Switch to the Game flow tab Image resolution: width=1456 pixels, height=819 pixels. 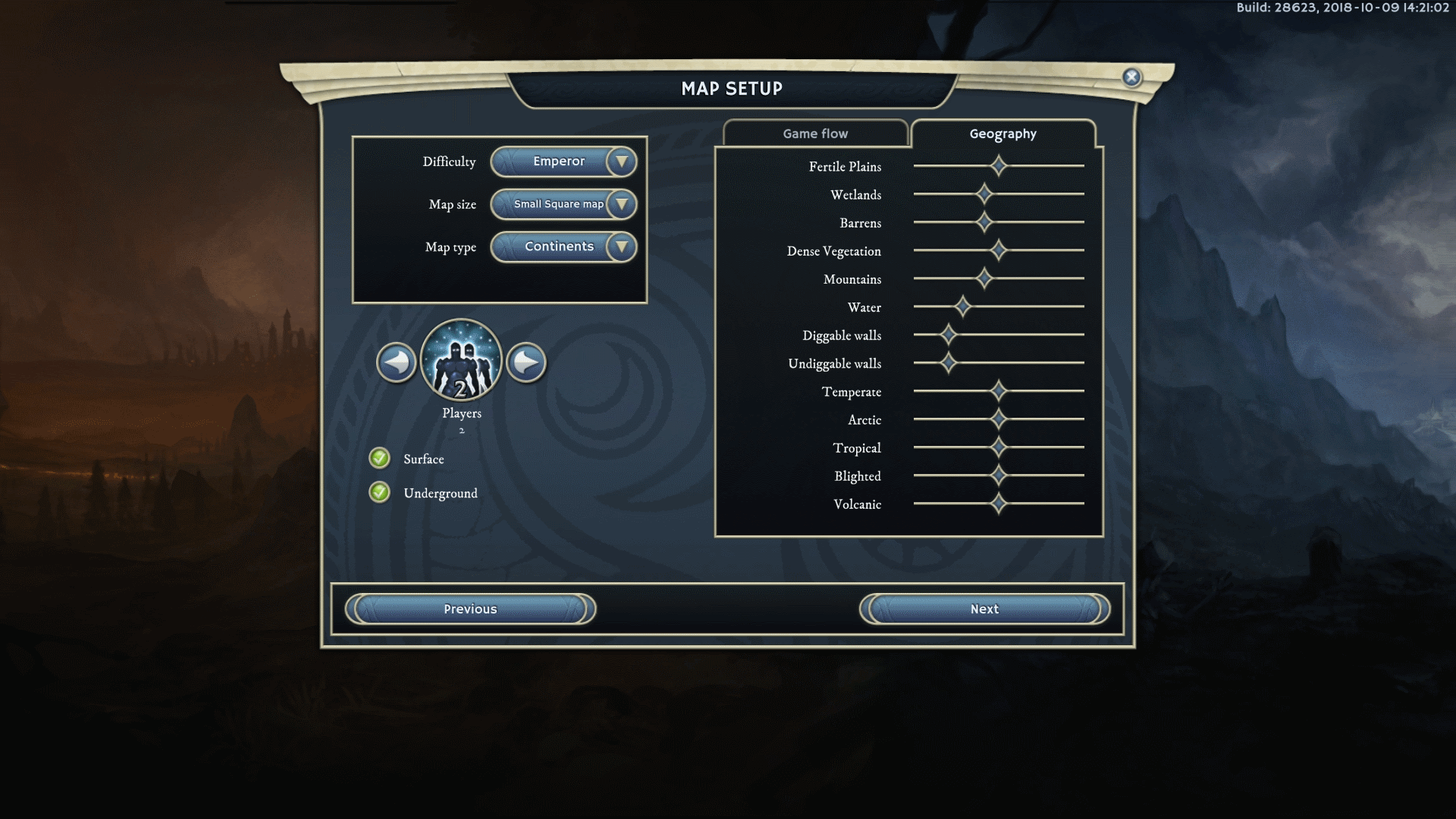(x=815, y=133)
